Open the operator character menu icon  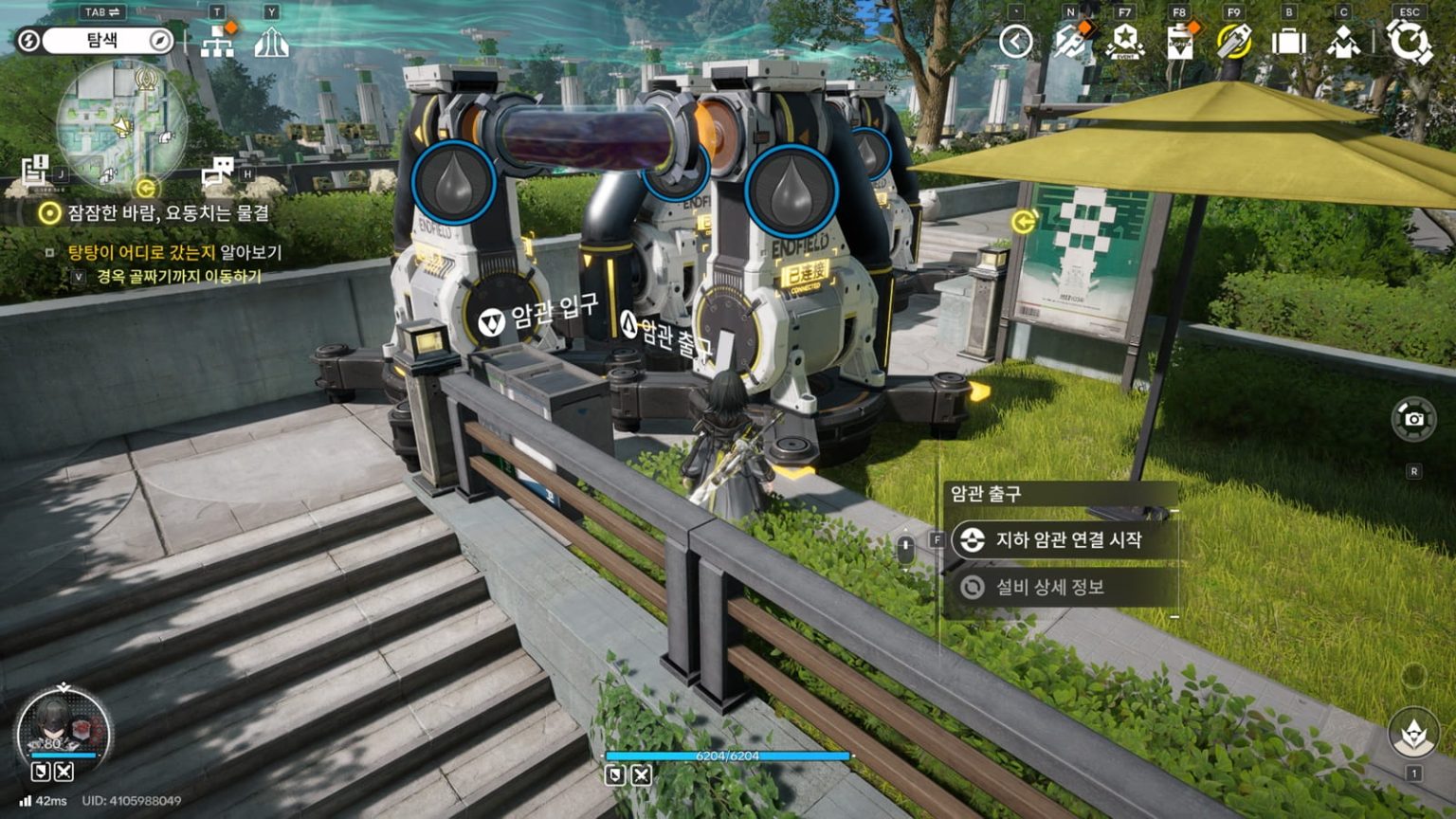click(x=1343, y=42)
